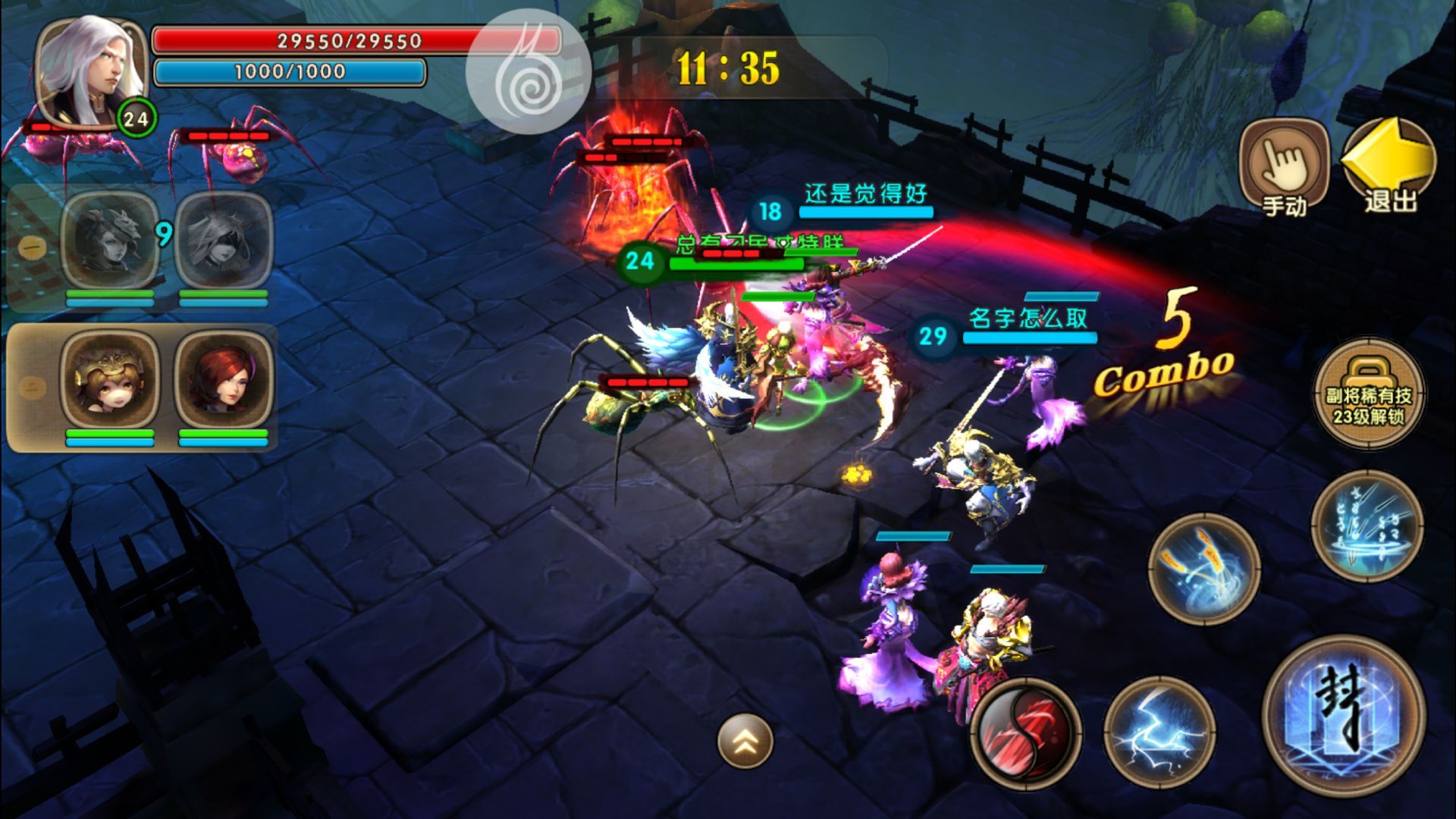Screen dimensions: 1456x819
Task: Choose the greyed white-haired companion portrait
Action: pos(223,240)
